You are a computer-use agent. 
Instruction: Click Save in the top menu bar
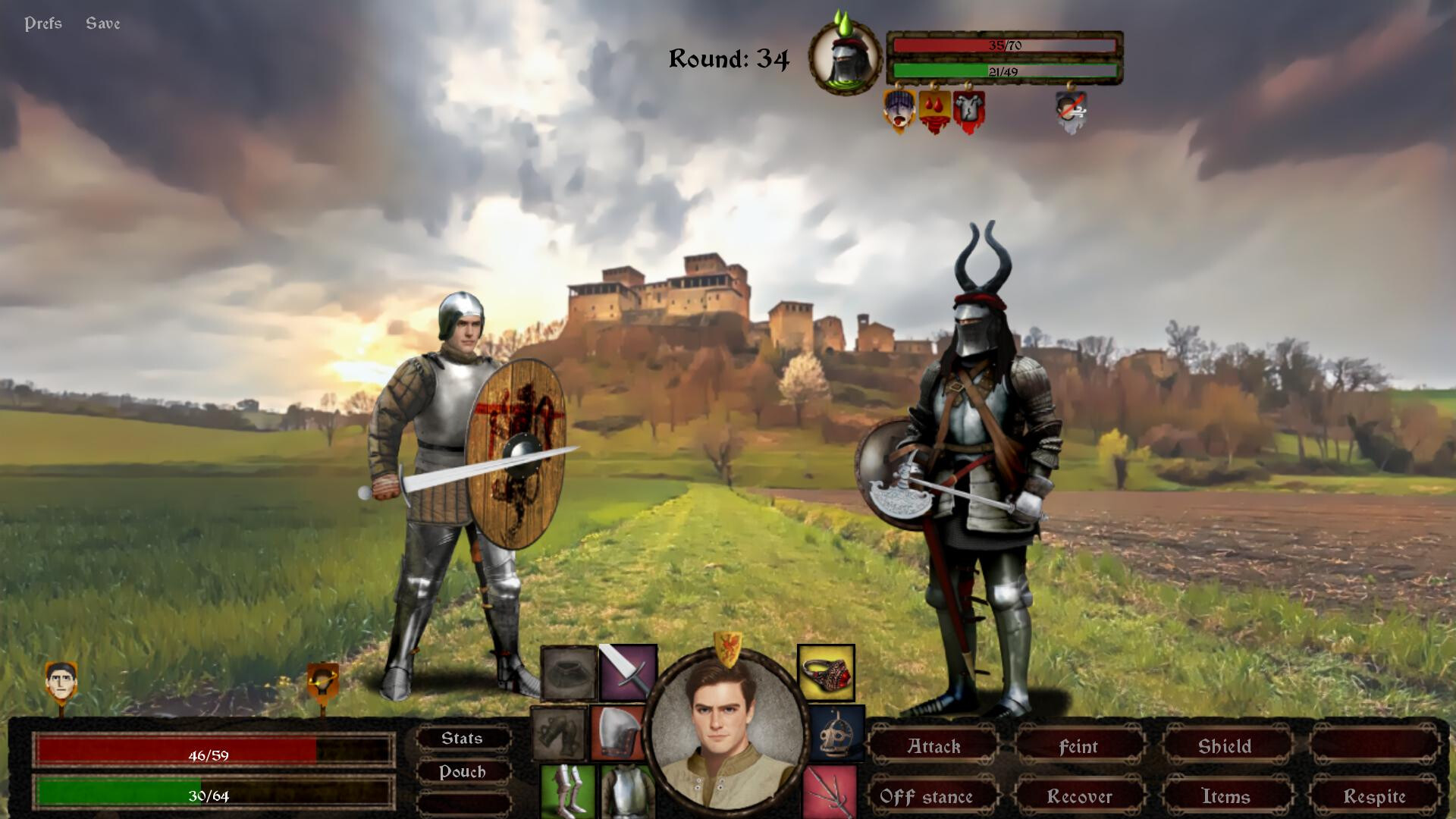(104, 23)
